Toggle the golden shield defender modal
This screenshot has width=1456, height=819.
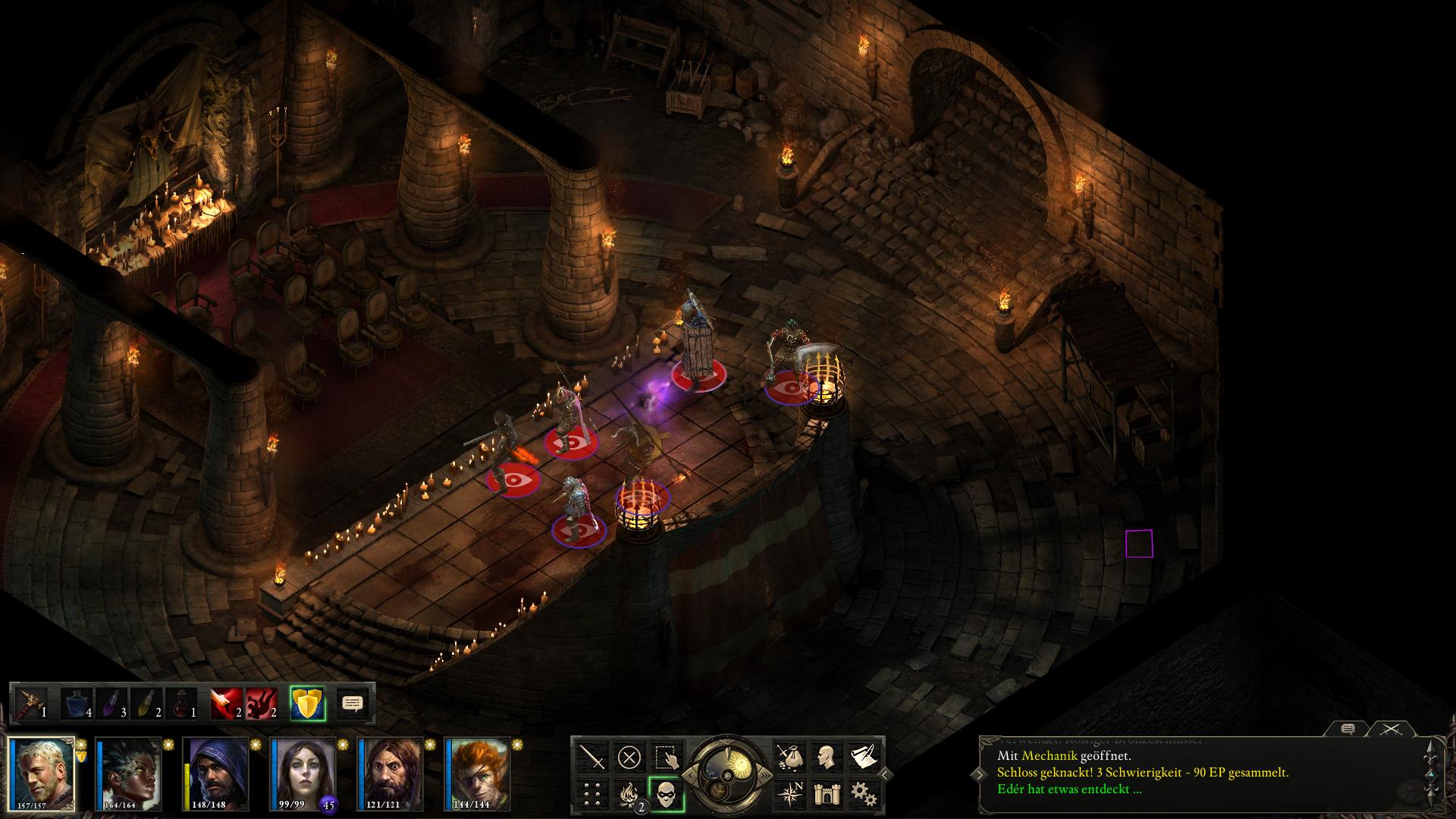[x=307, y=704]
